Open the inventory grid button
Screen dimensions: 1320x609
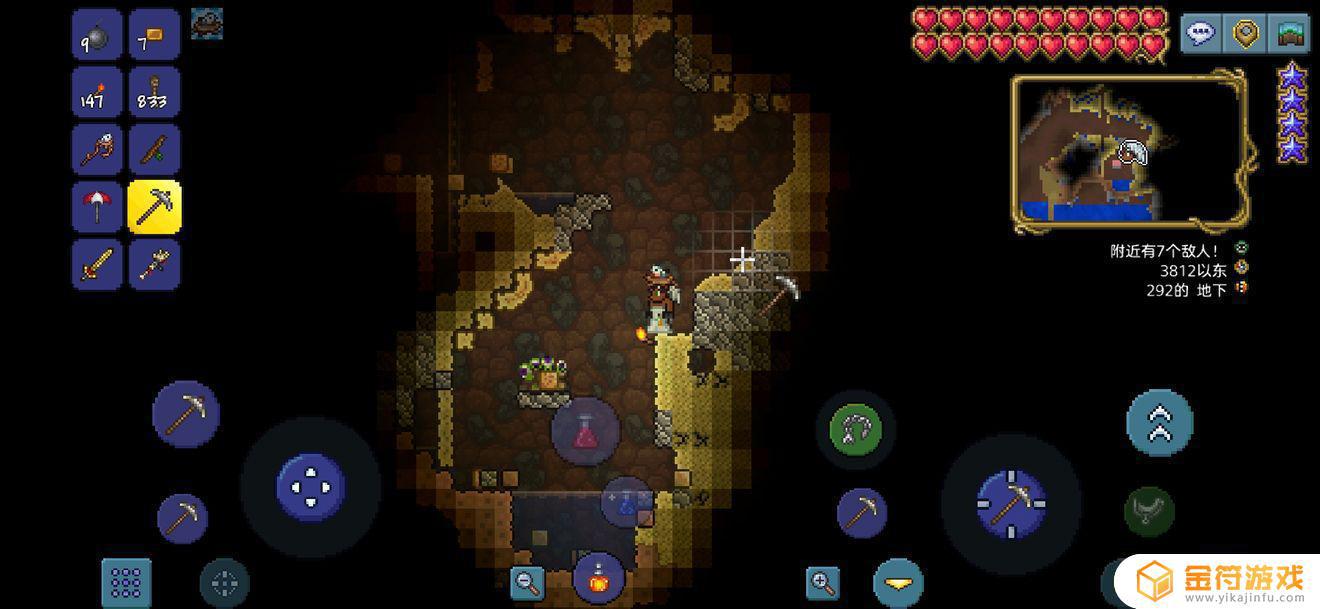point(126,582)
